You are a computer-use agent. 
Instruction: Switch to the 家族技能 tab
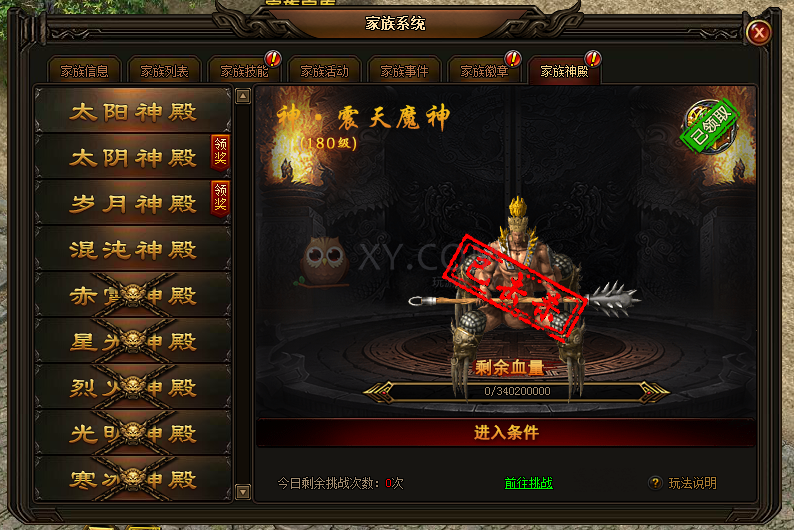244,71
